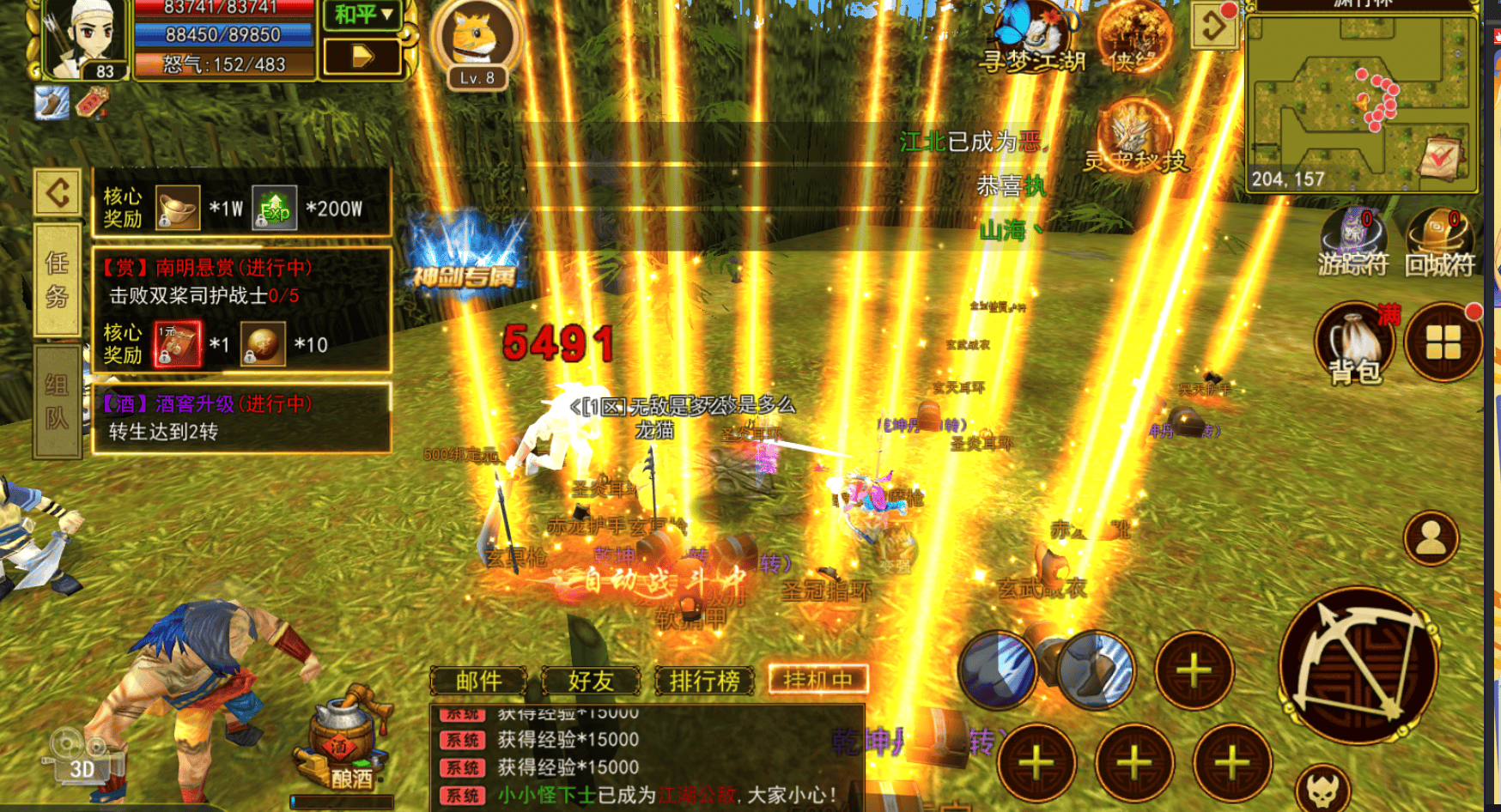Fire the bow main attack button
The height and width of the screenshot is (812, 1501).
1358,666
